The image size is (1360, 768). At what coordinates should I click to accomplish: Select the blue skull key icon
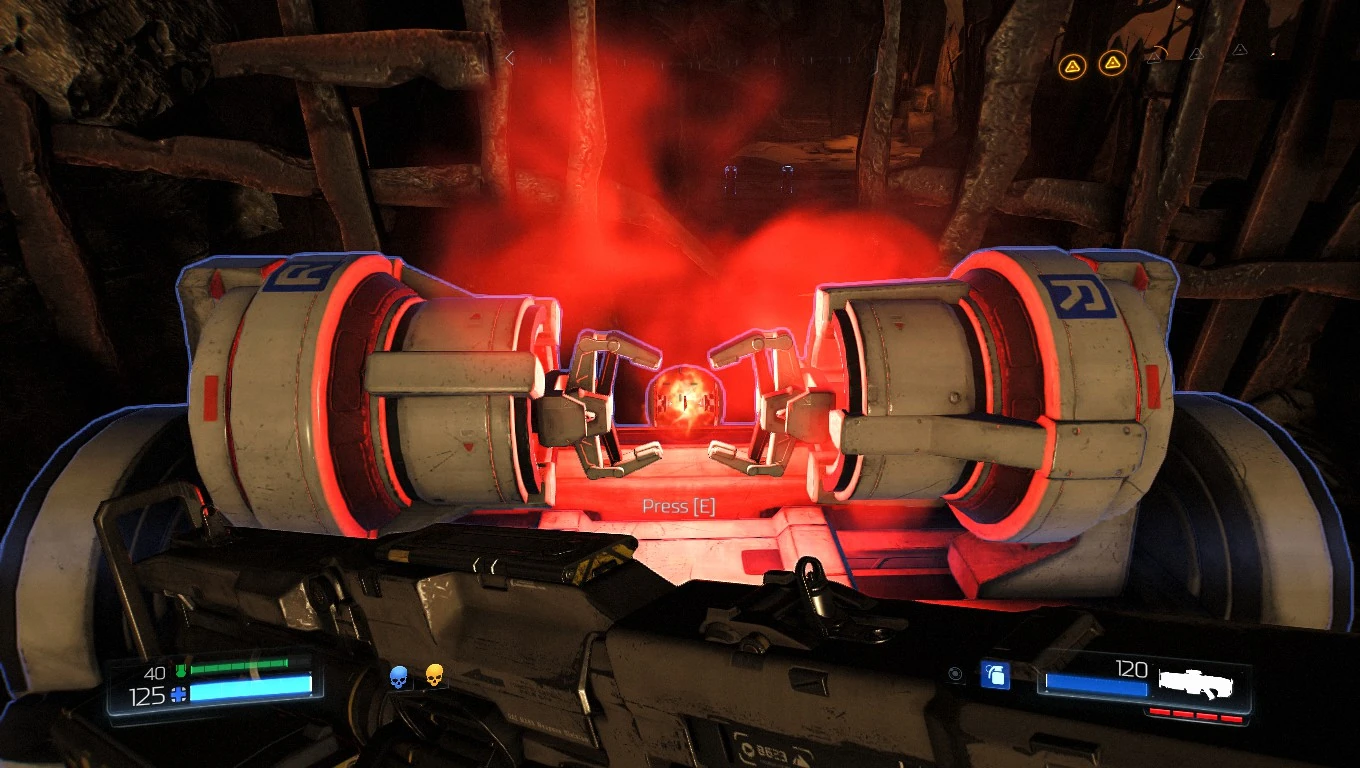coord(399,678)
